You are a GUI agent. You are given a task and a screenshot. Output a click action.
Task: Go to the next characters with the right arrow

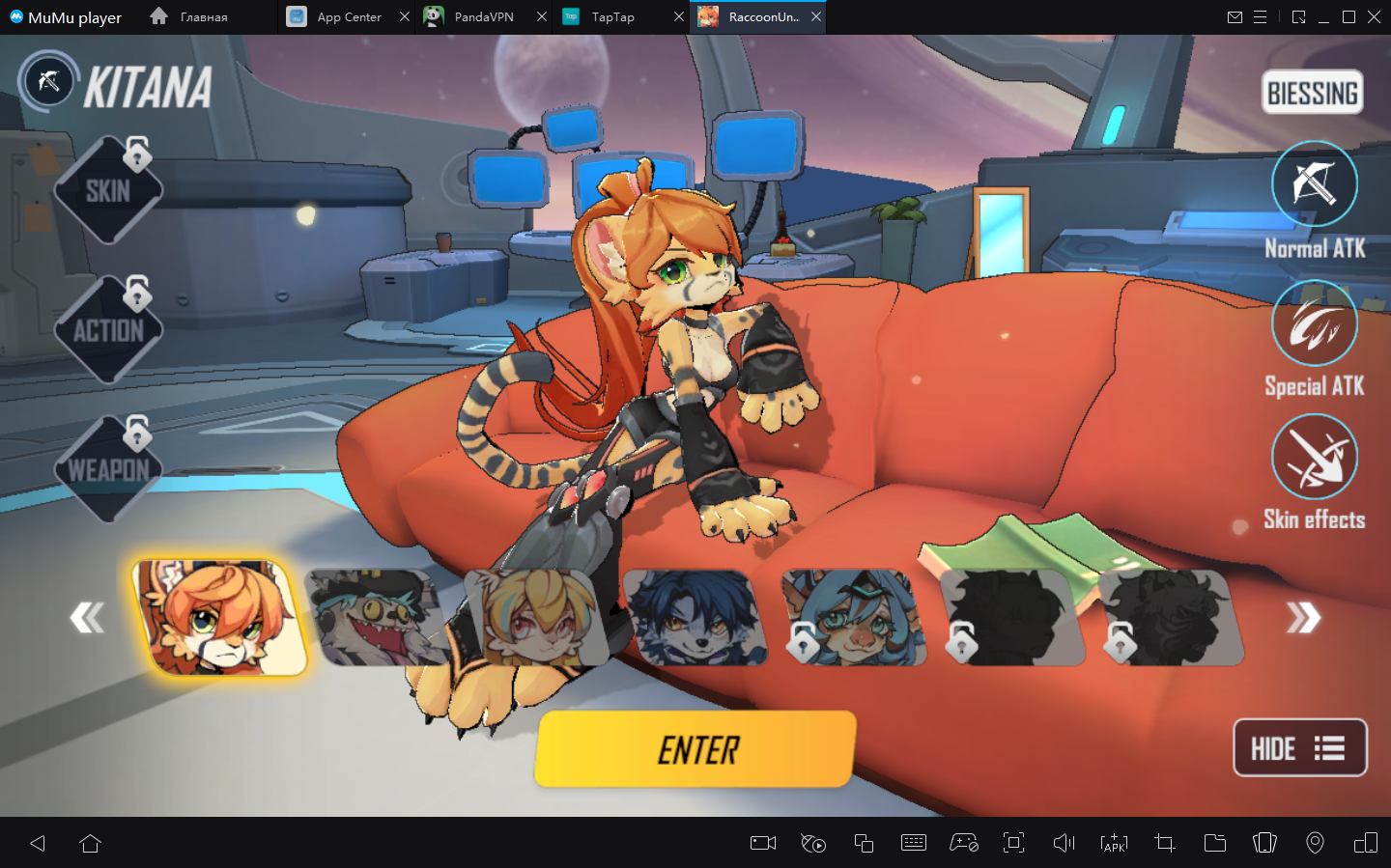tap(1302, 617)
